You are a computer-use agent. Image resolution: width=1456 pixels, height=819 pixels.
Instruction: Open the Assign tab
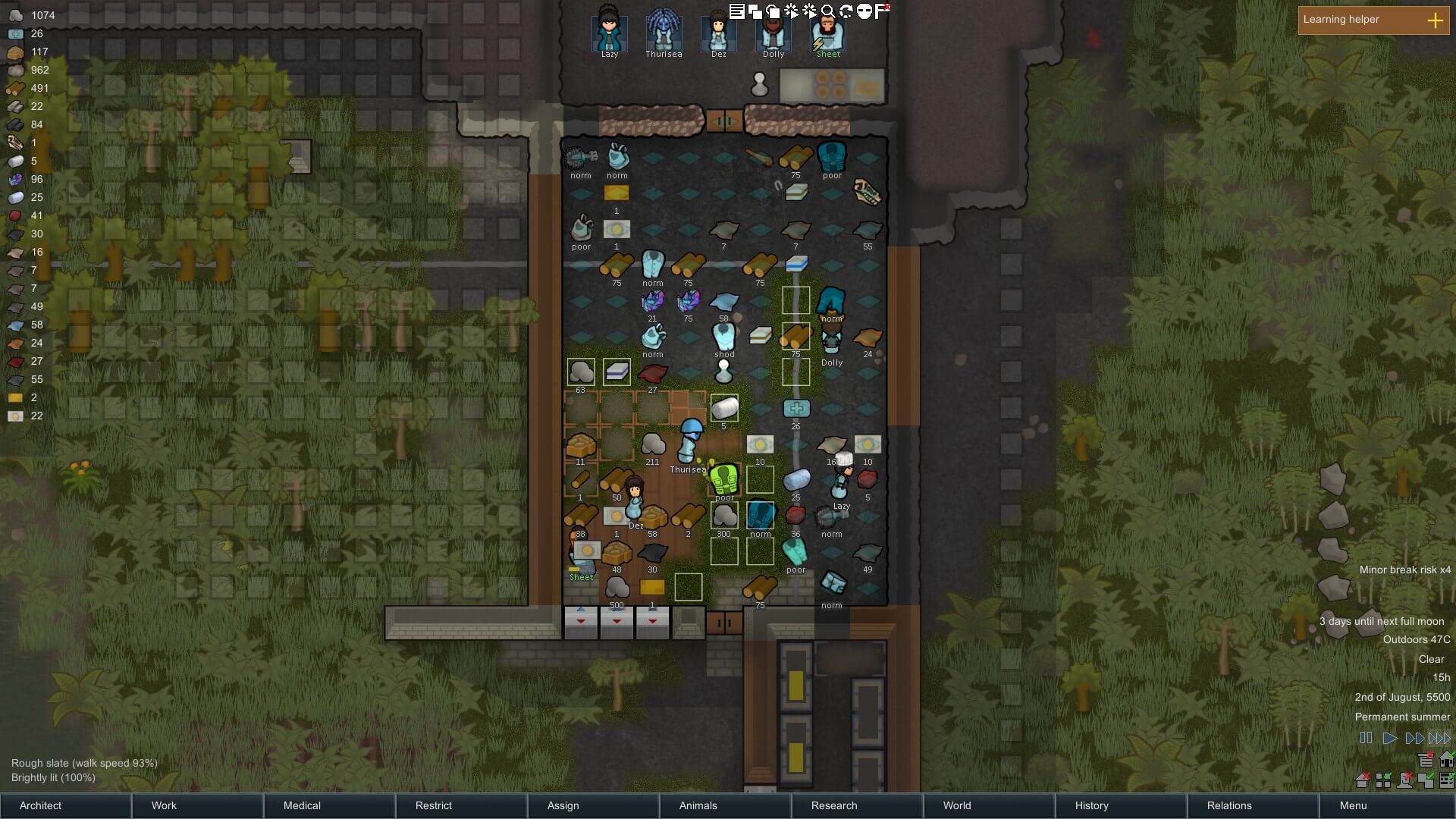click(593, 805)
